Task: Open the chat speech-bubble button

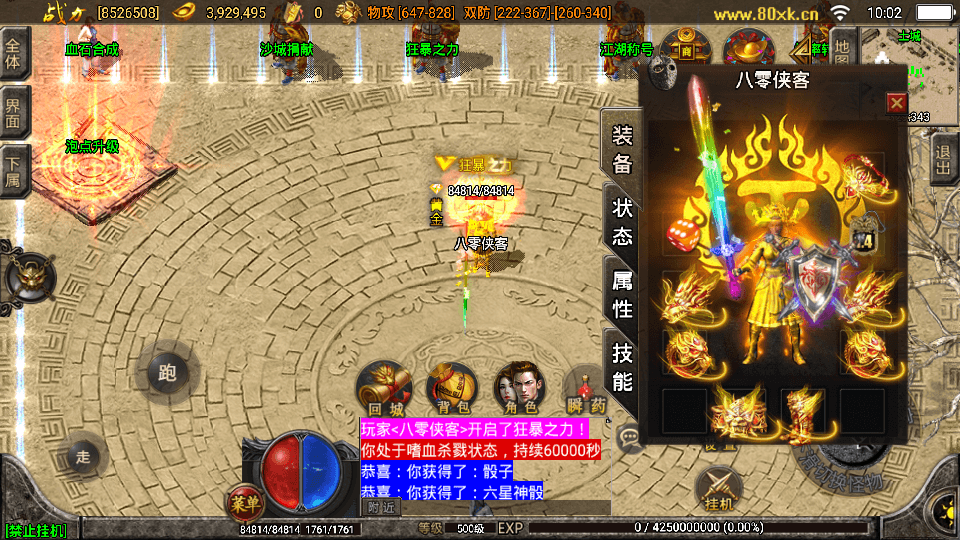Action: coord(629,434)
